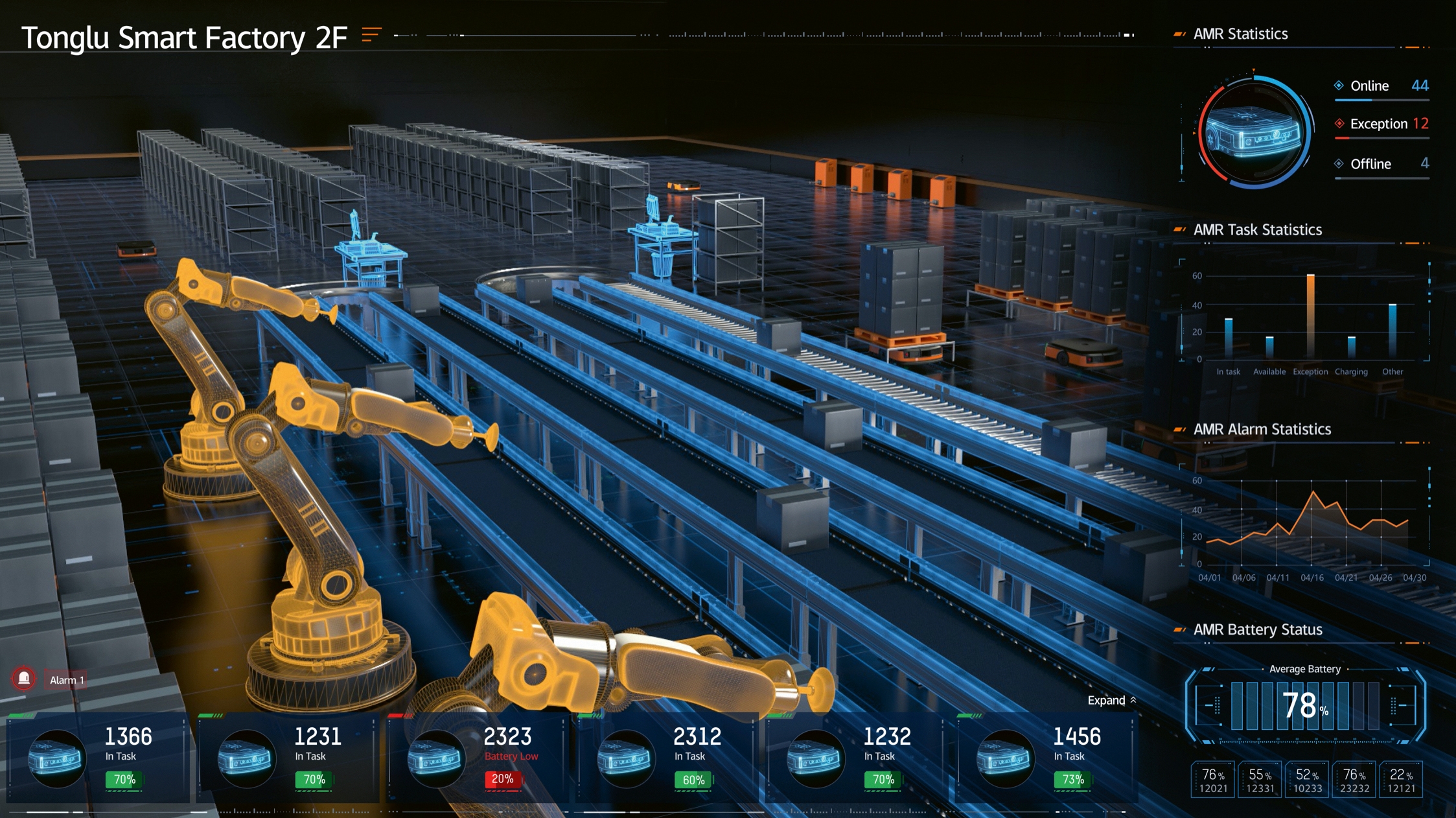View Offline AMR entries
Image resolution: width=1456 pixels, height=818 pixels.
coord(1381,164)
